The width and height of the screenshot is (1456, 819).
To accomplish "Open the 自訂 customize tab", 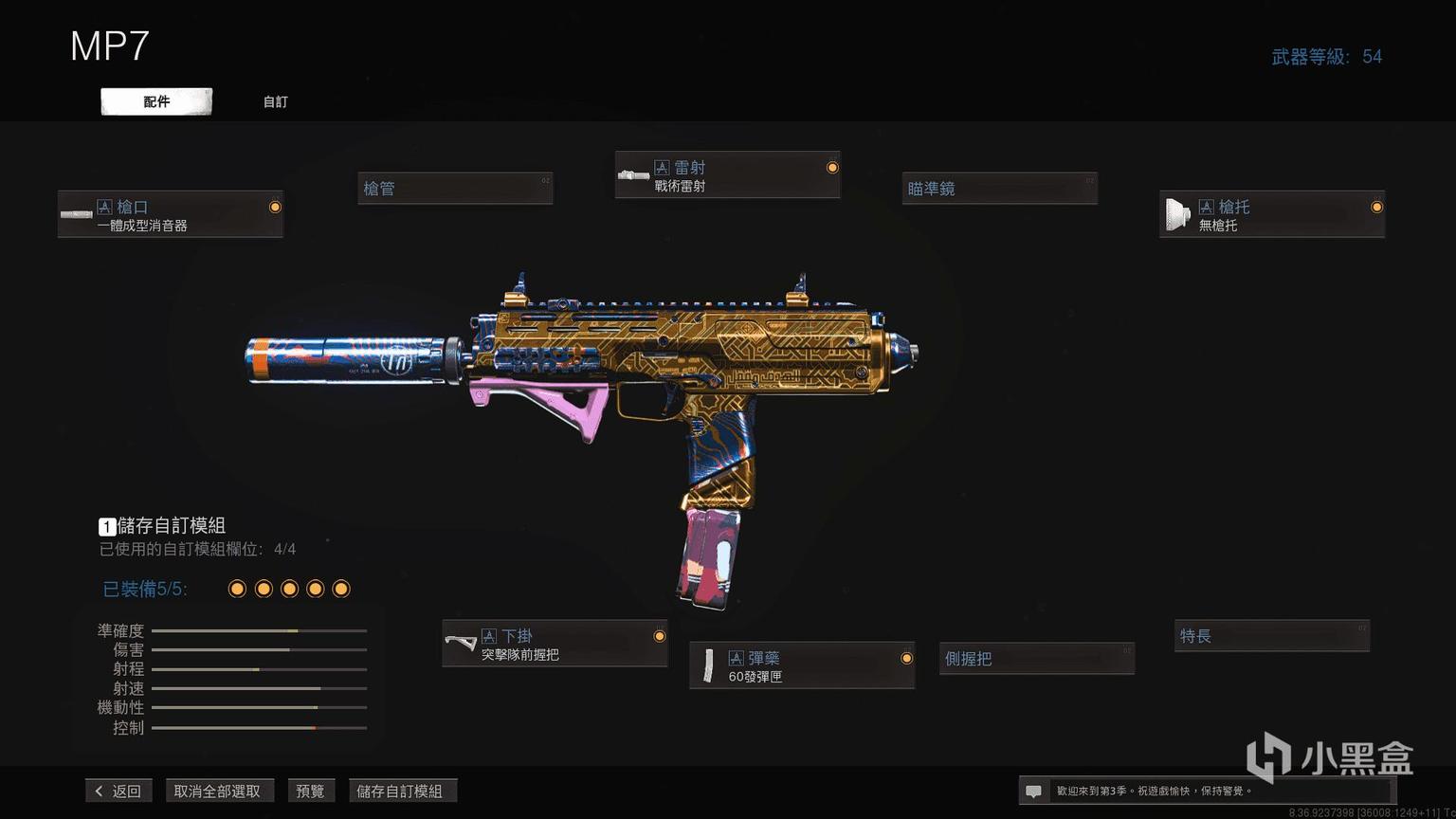I will pyautogui.click(x=275, y=101).
